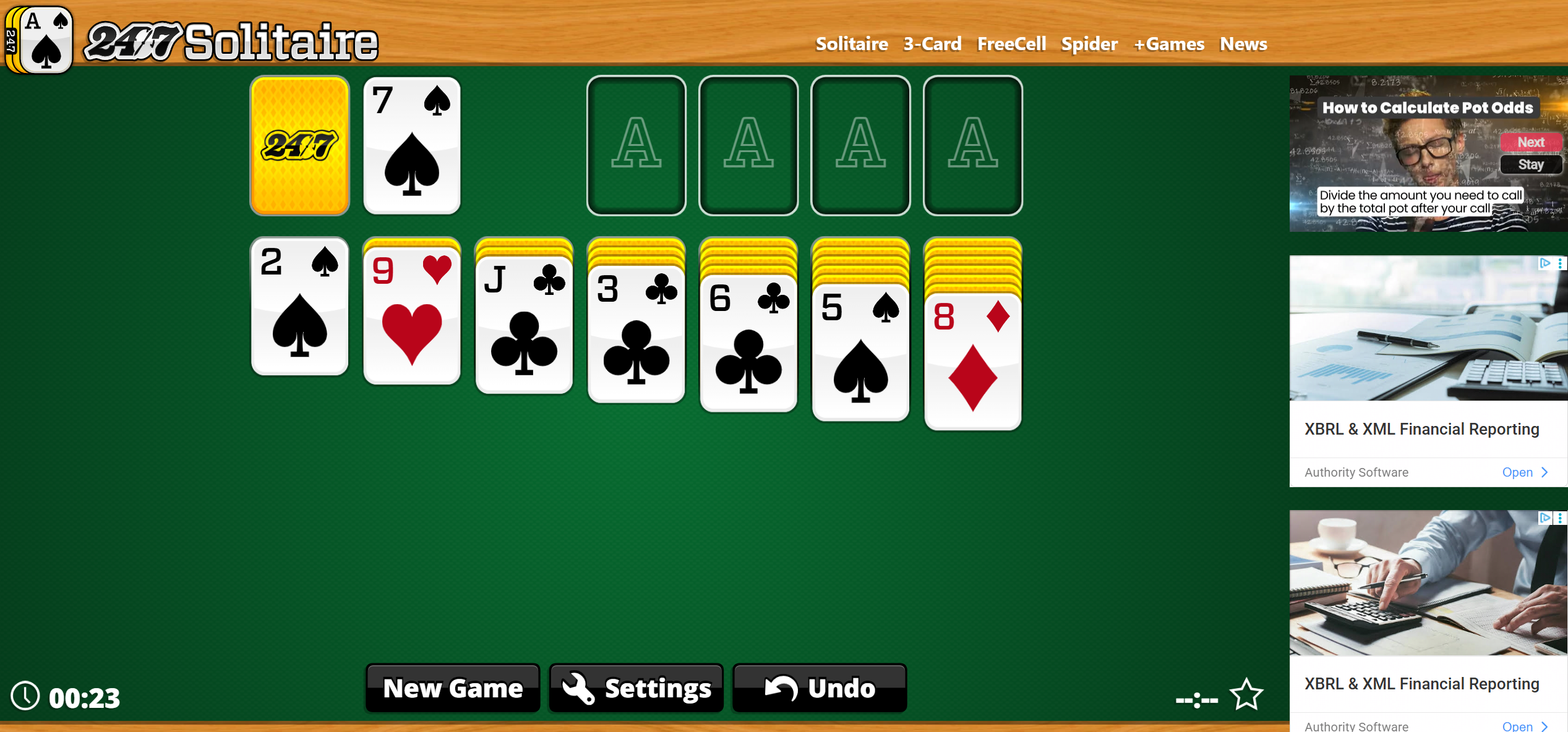Viewport: 1568px width, 732px height.
Task: Switch to the FreeCell game mode
Action: (1011, 43)
